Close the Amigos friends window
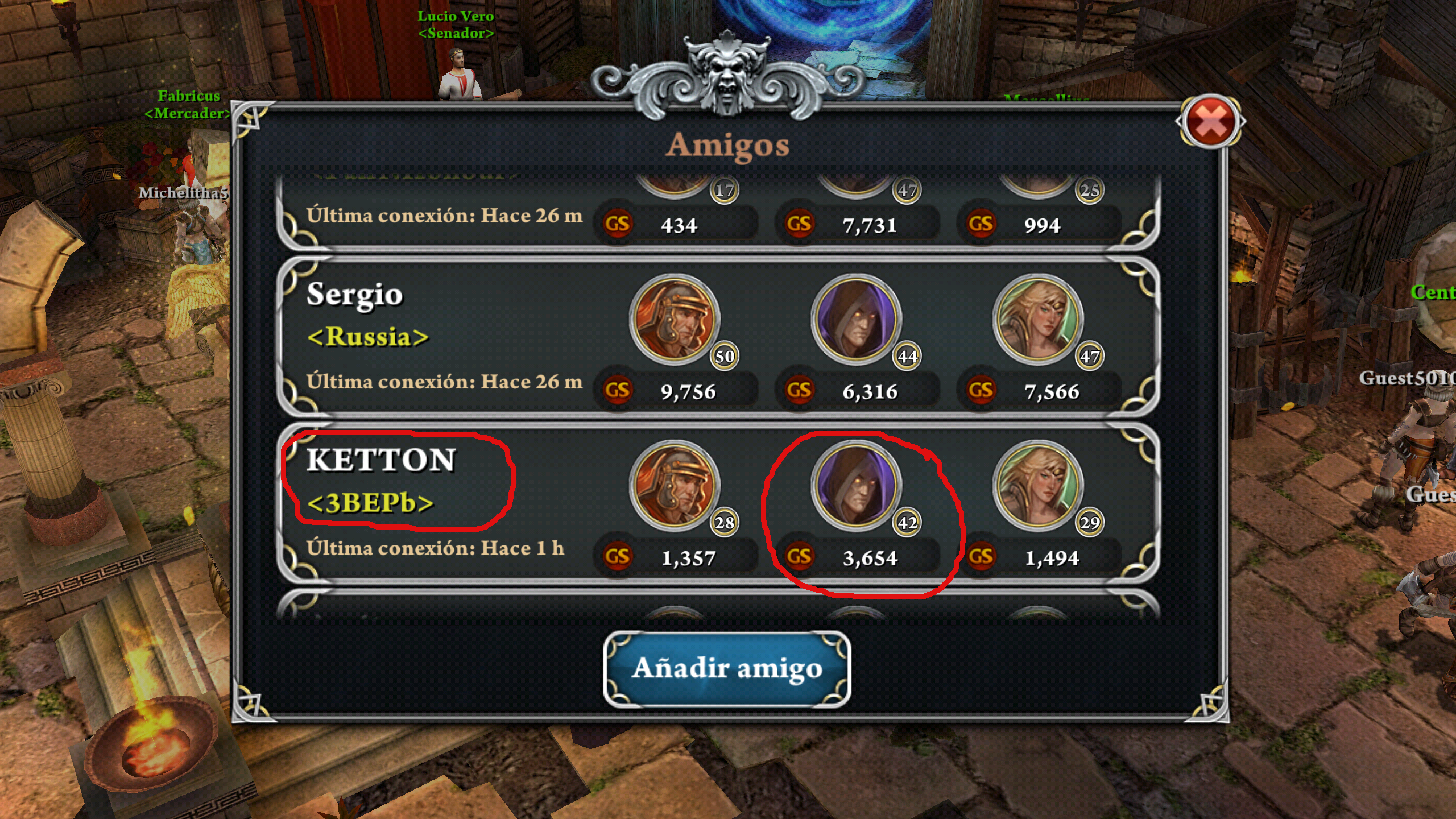 point(1210,123)
